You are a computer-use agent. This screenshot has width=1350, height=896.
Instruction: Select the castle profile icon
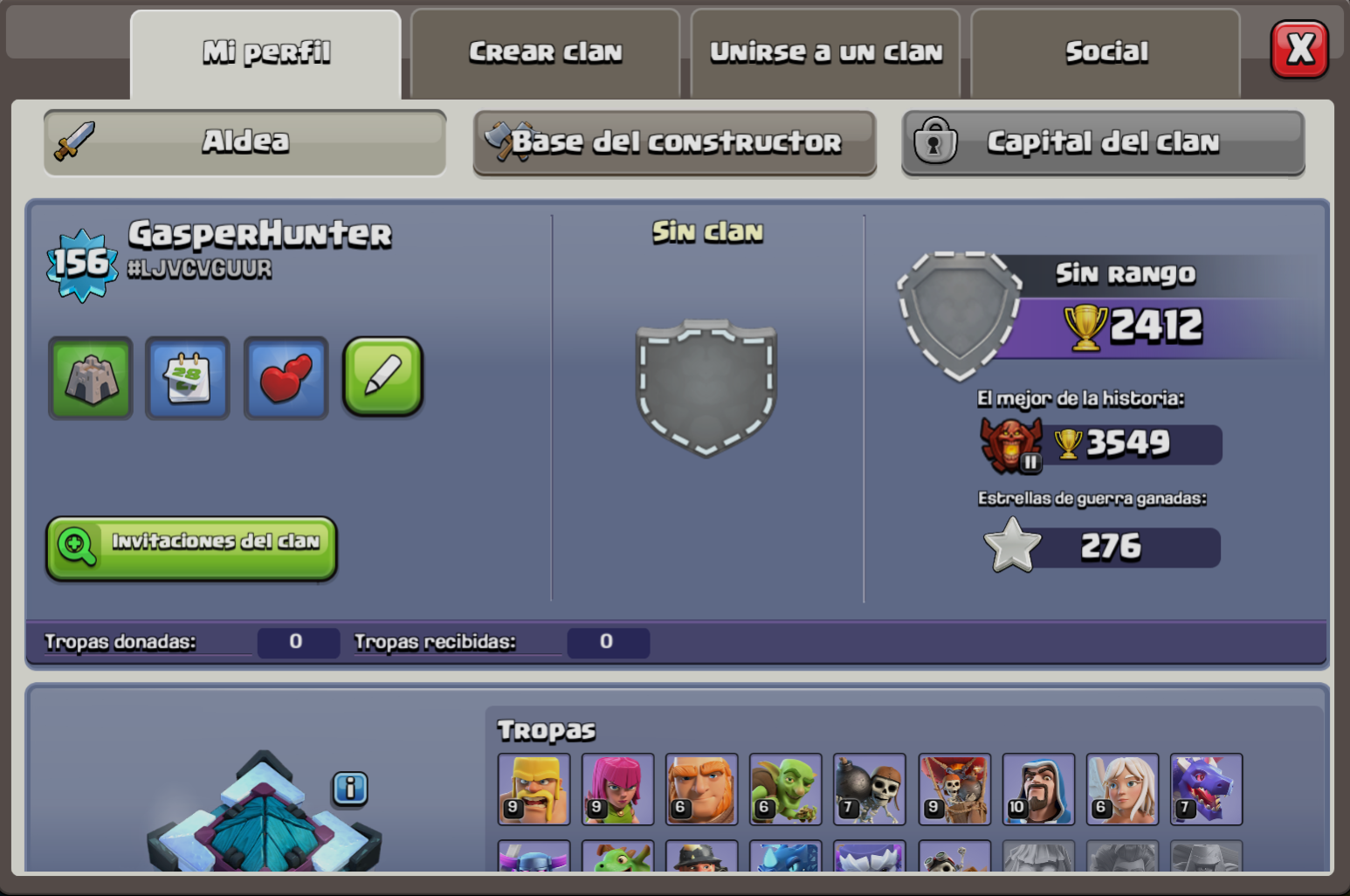90,378
